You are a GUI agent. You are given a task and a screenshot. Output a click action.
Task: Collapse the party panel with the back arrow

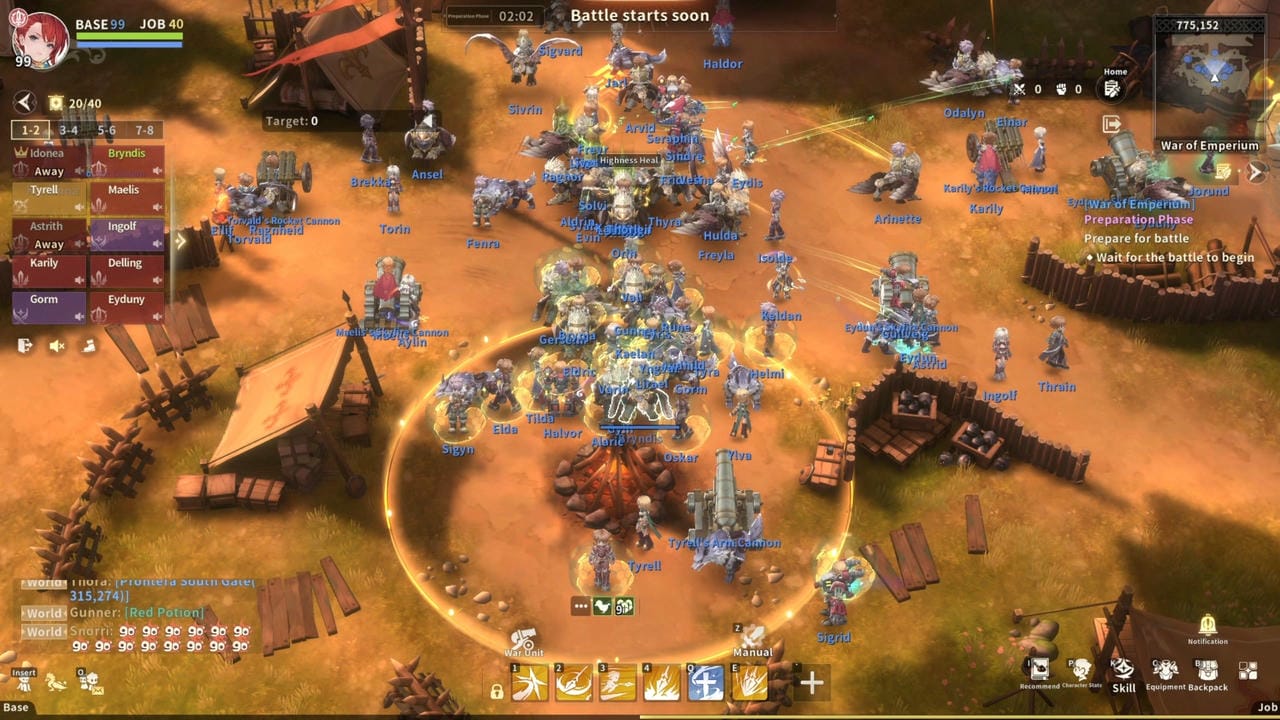click(x=25, y=102)
